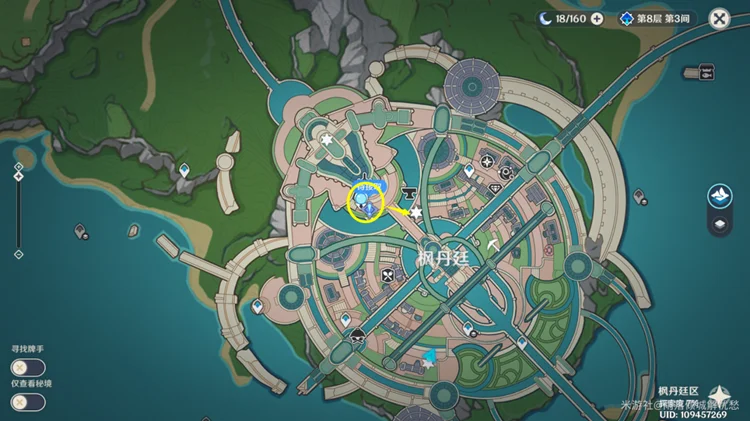Select the blacksmith anvil marker
Image resolution: width=750 pixels, height=421 pixels.
(x=408, y=190)
